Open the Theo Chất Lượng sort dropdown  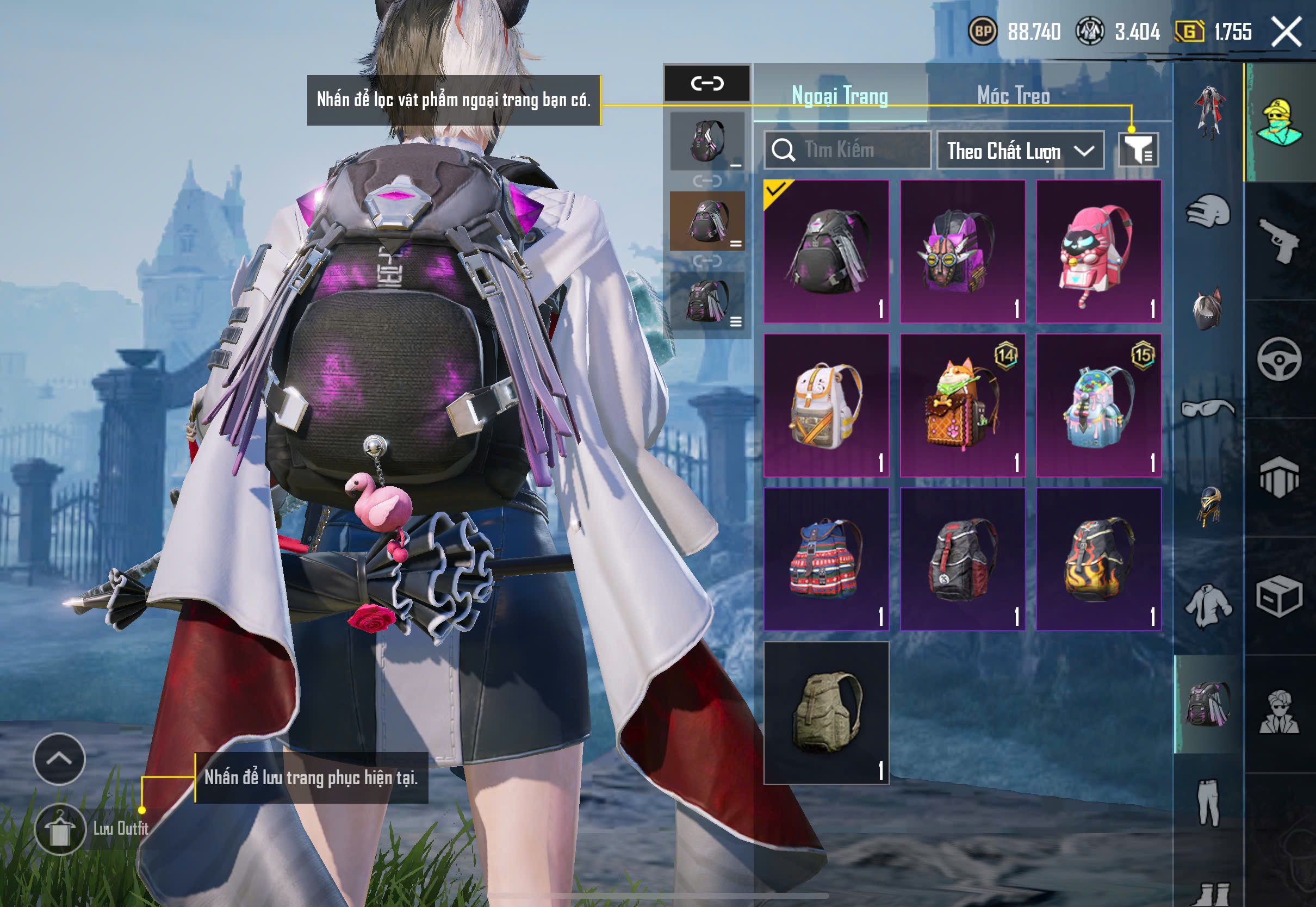[1020, 151]
